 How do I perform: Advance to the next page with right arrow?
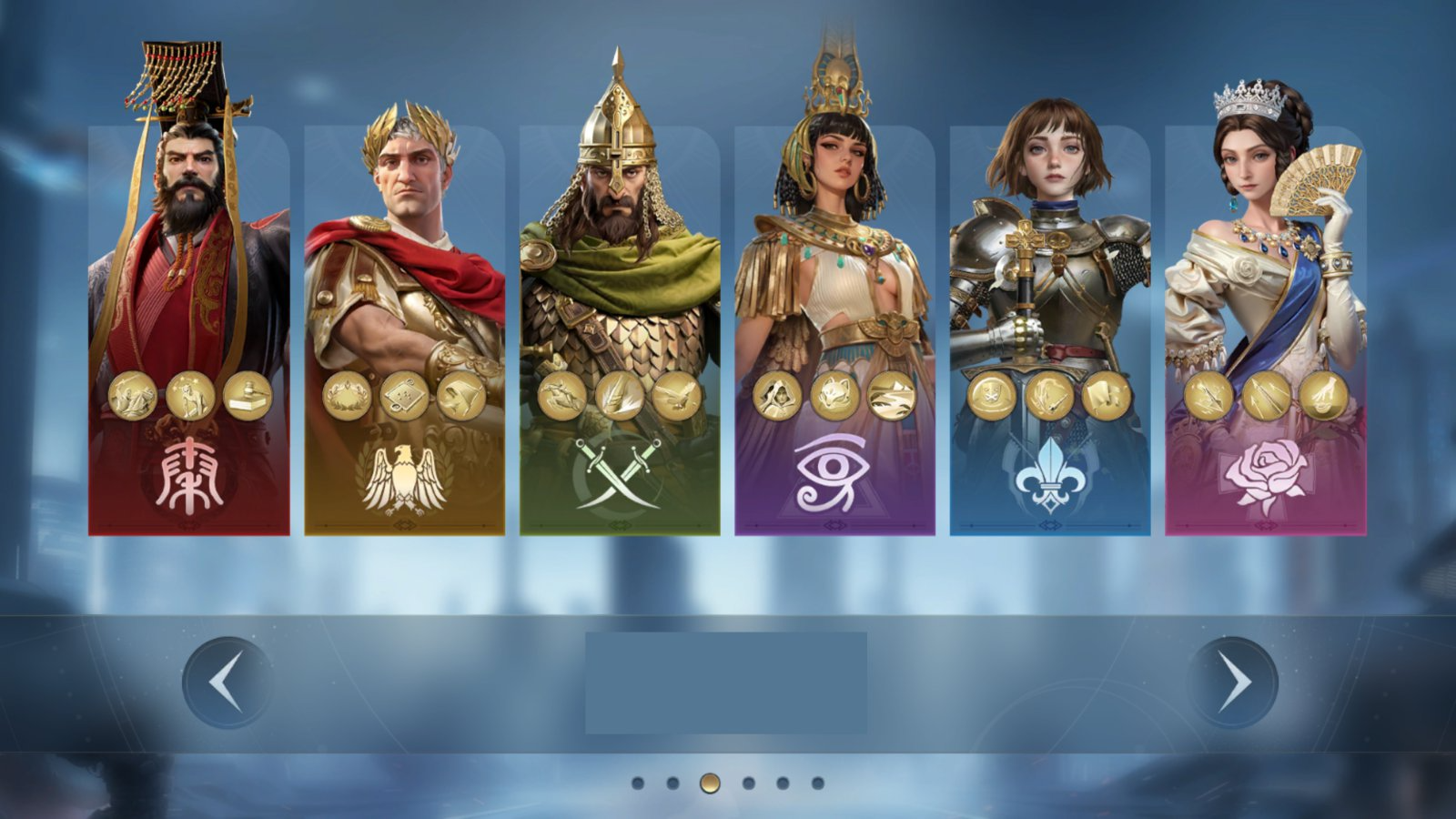pos(1233,682)
